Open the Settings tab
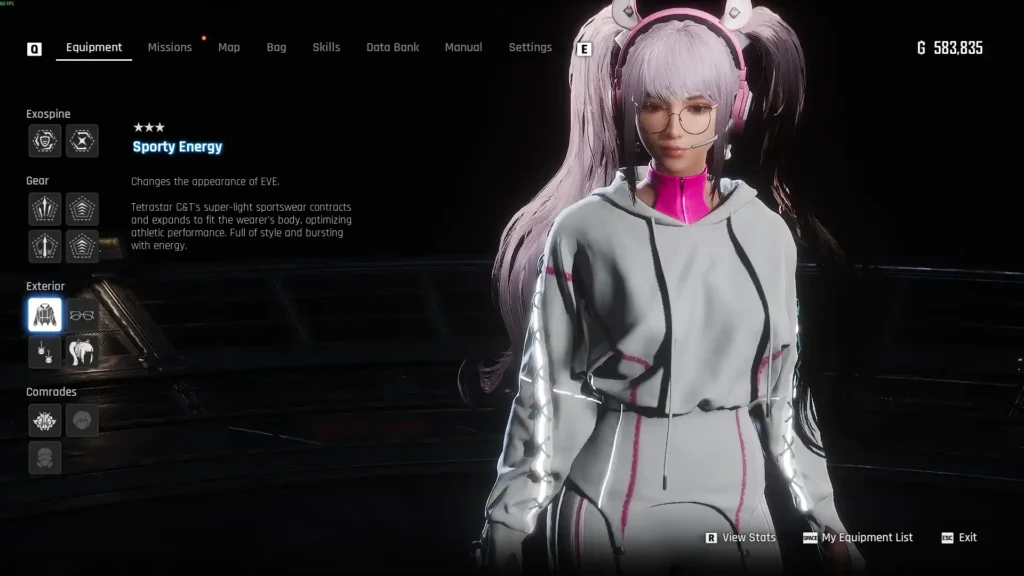This screenshot has height=576, width=1024. pyautogui.click(x=530, y=47)
